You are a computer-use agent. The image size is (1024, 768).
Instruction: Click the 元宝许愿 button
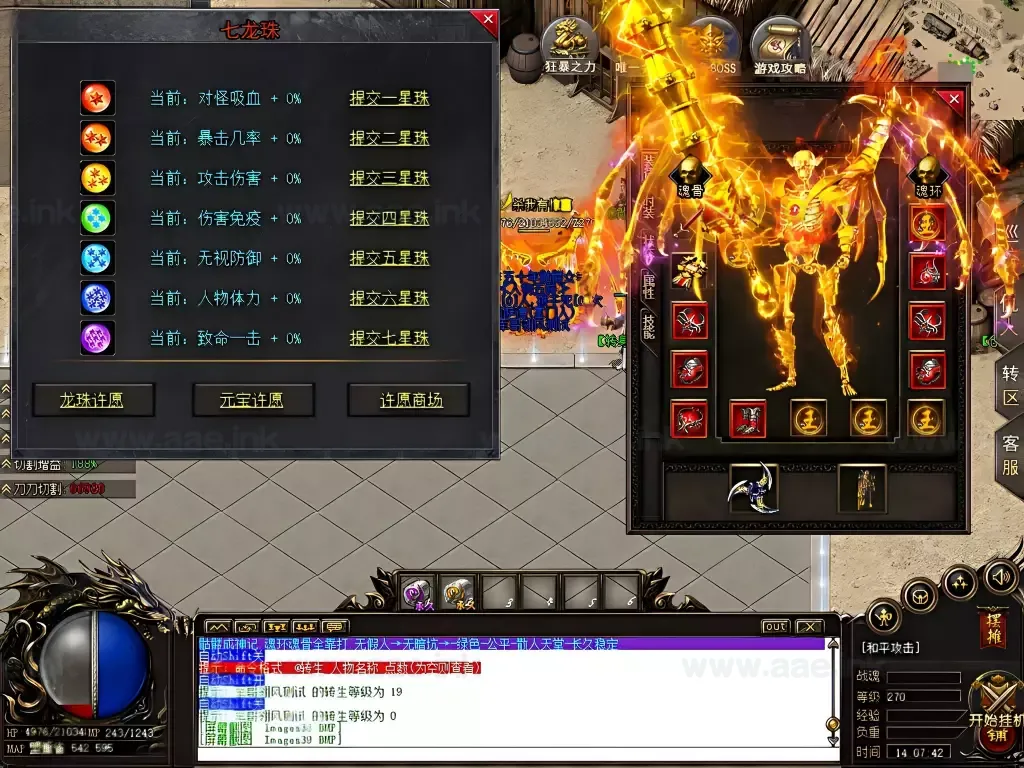tap(252, 400)
